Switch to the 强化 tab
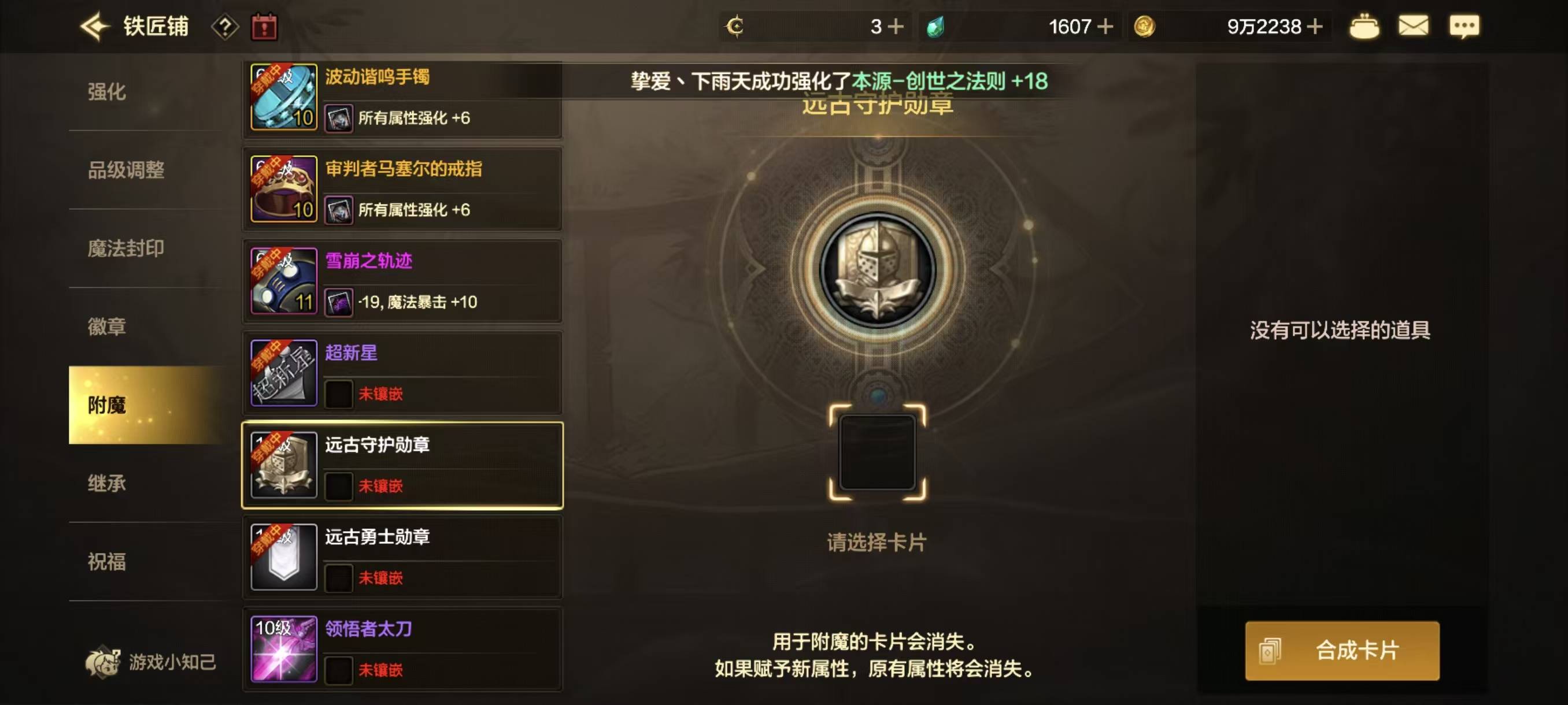 pos(107,92)
